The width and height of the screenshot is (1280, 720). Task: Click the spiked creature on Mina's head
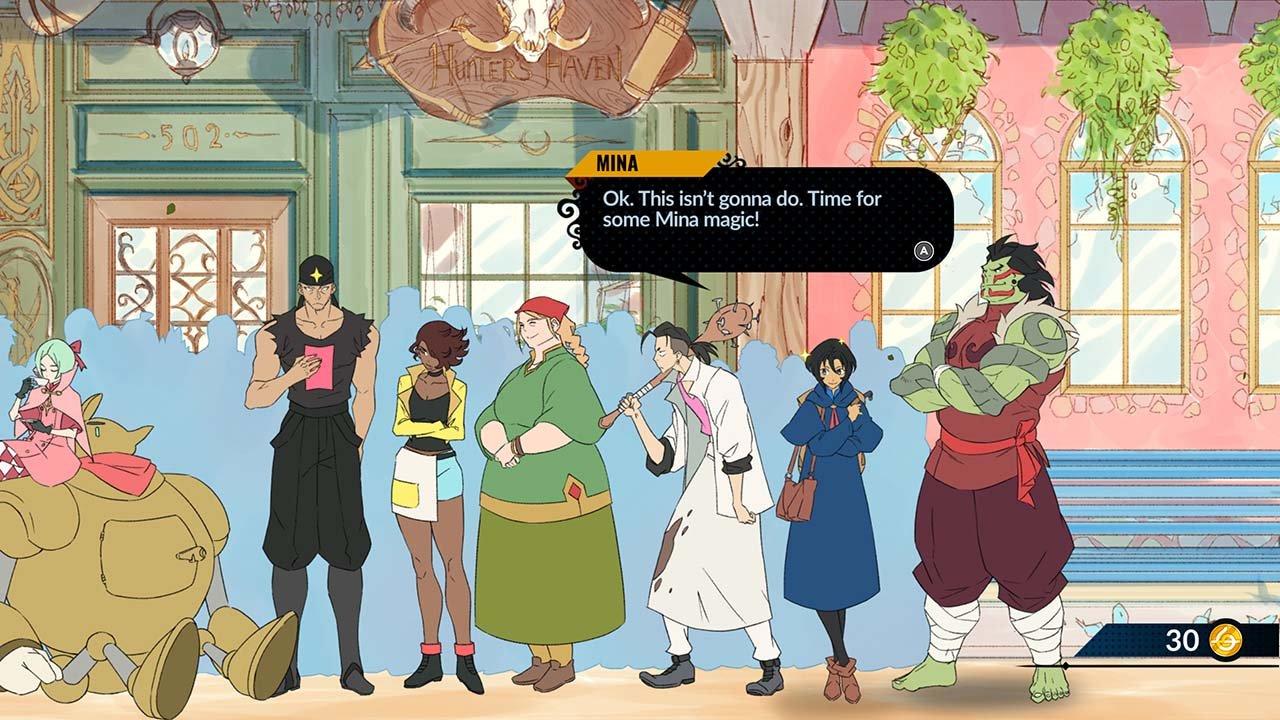[x=729, y=316]
